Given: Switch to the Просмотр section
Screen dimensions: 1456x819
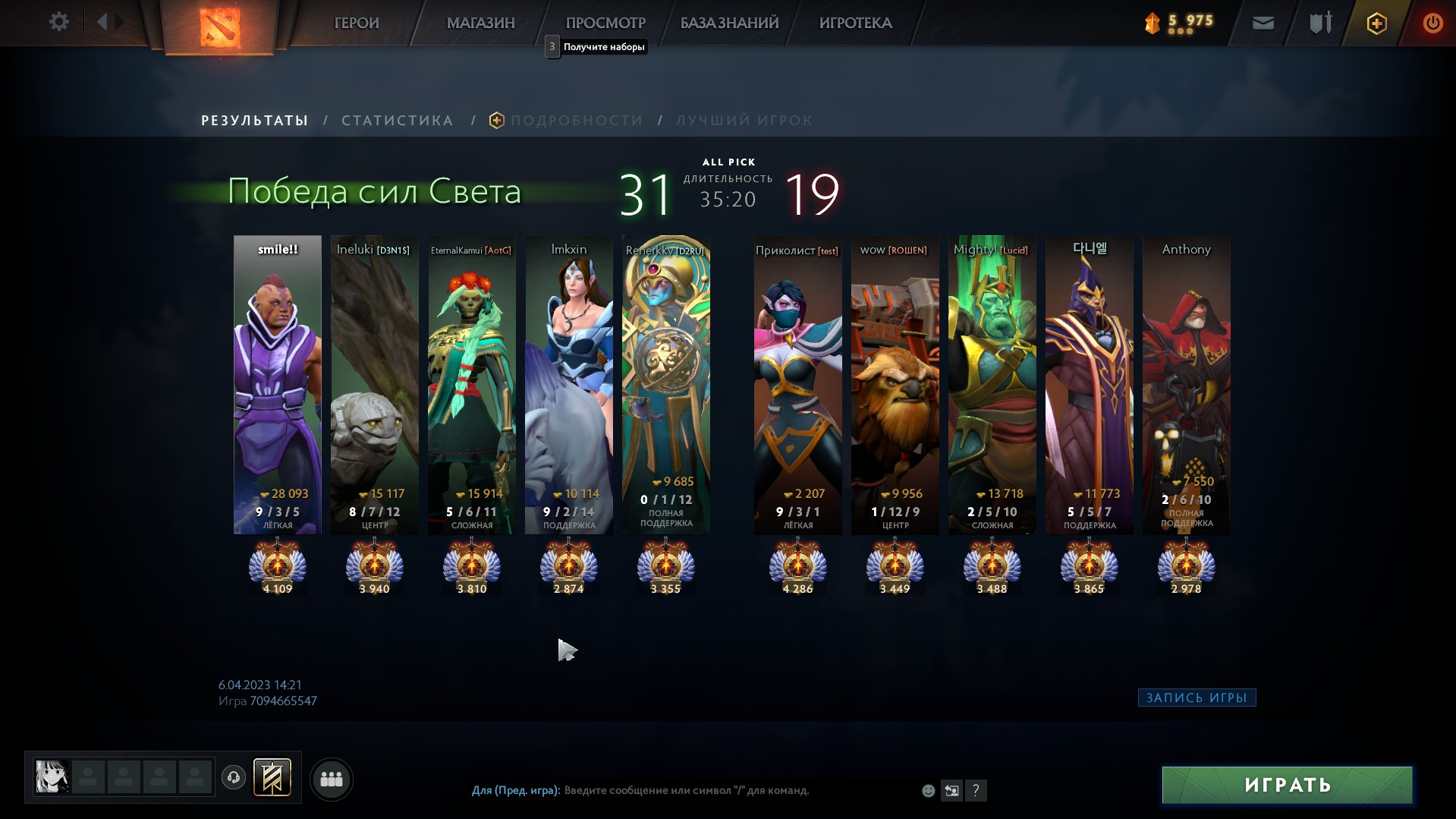Looking at the screenshot, I should tap(605, 23).
